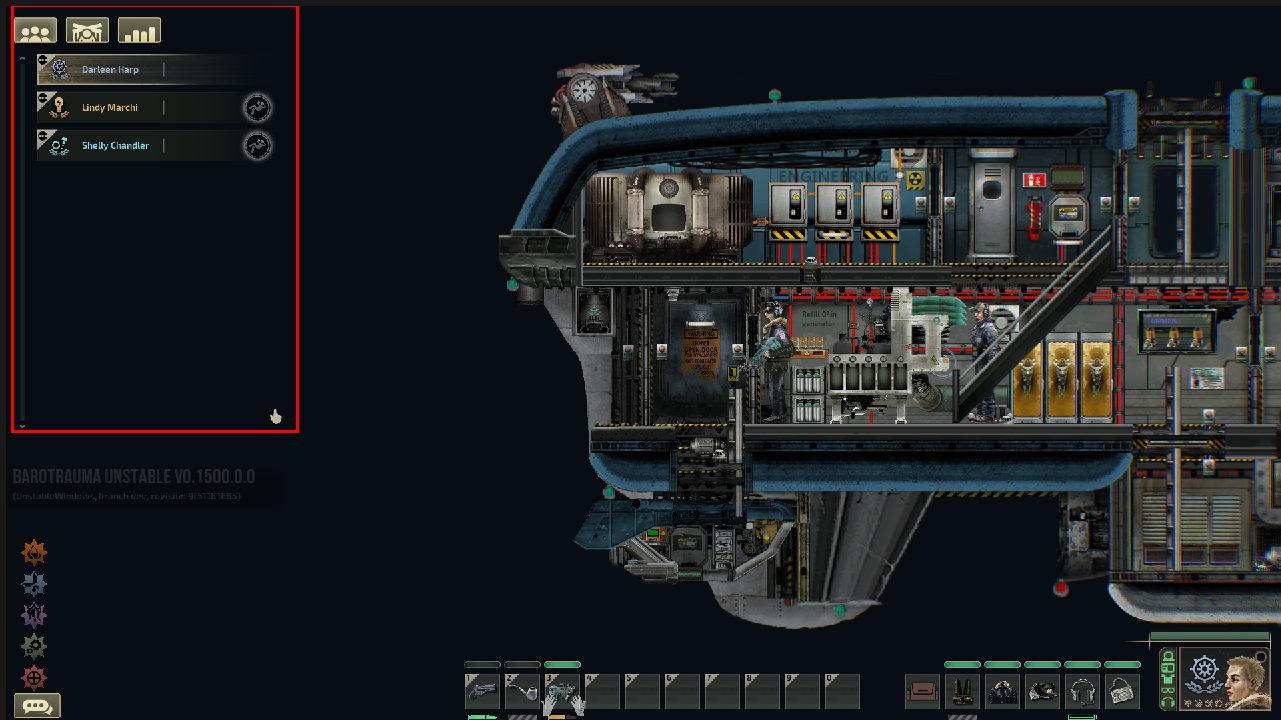
Task: Report intruders with the purple icon
Action: [34, 615]
